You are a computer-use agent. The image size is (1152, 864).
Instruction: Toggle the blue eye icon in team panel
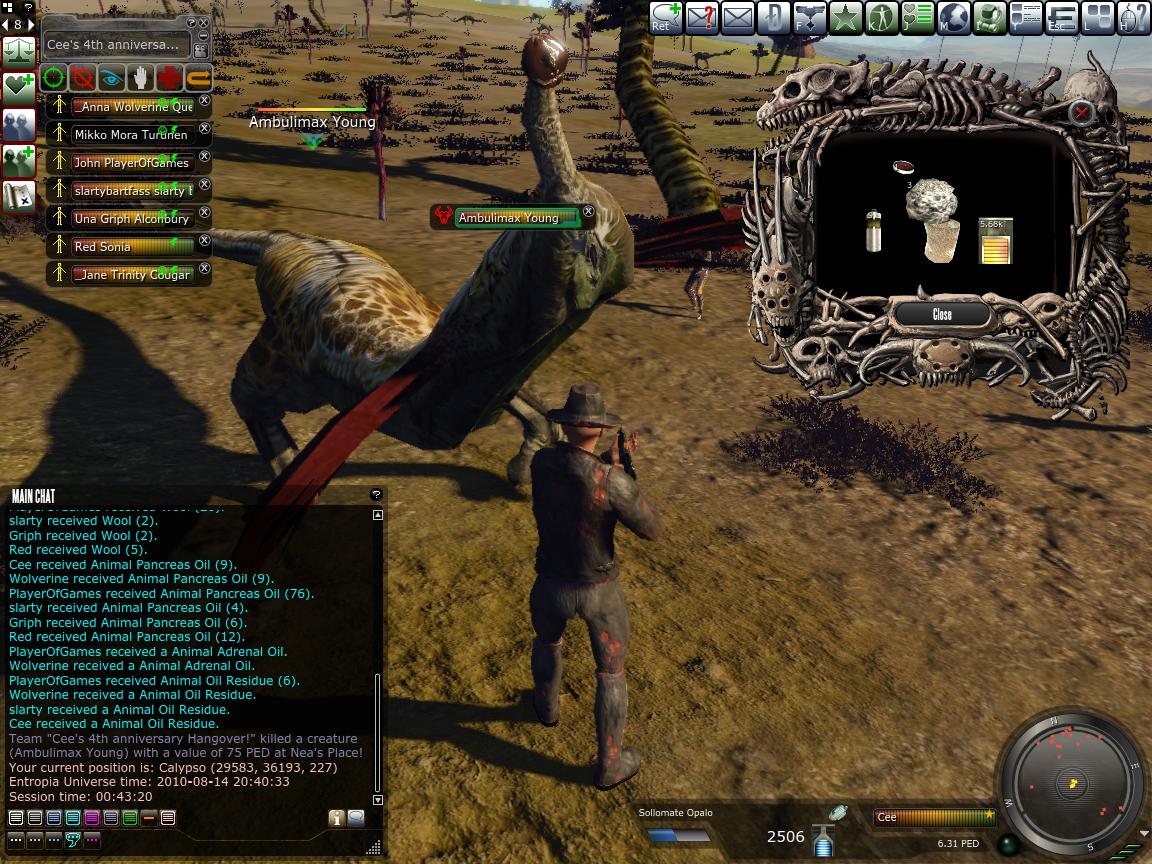click(111, 77)
